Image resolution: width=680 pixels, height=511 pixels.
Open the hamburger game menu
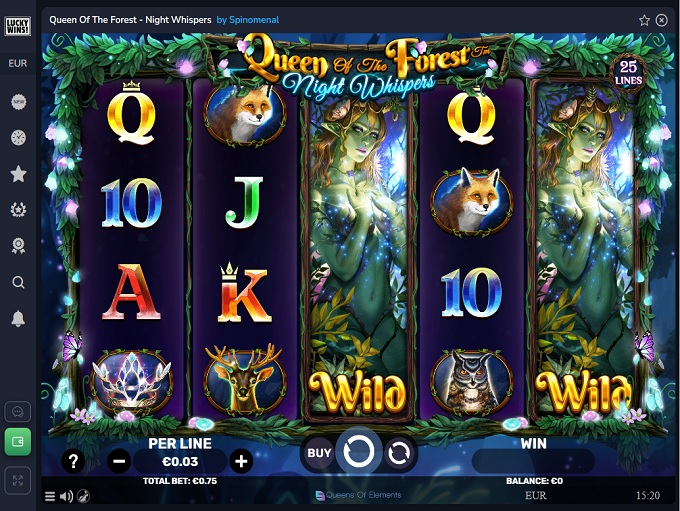(x=50, y=496)
